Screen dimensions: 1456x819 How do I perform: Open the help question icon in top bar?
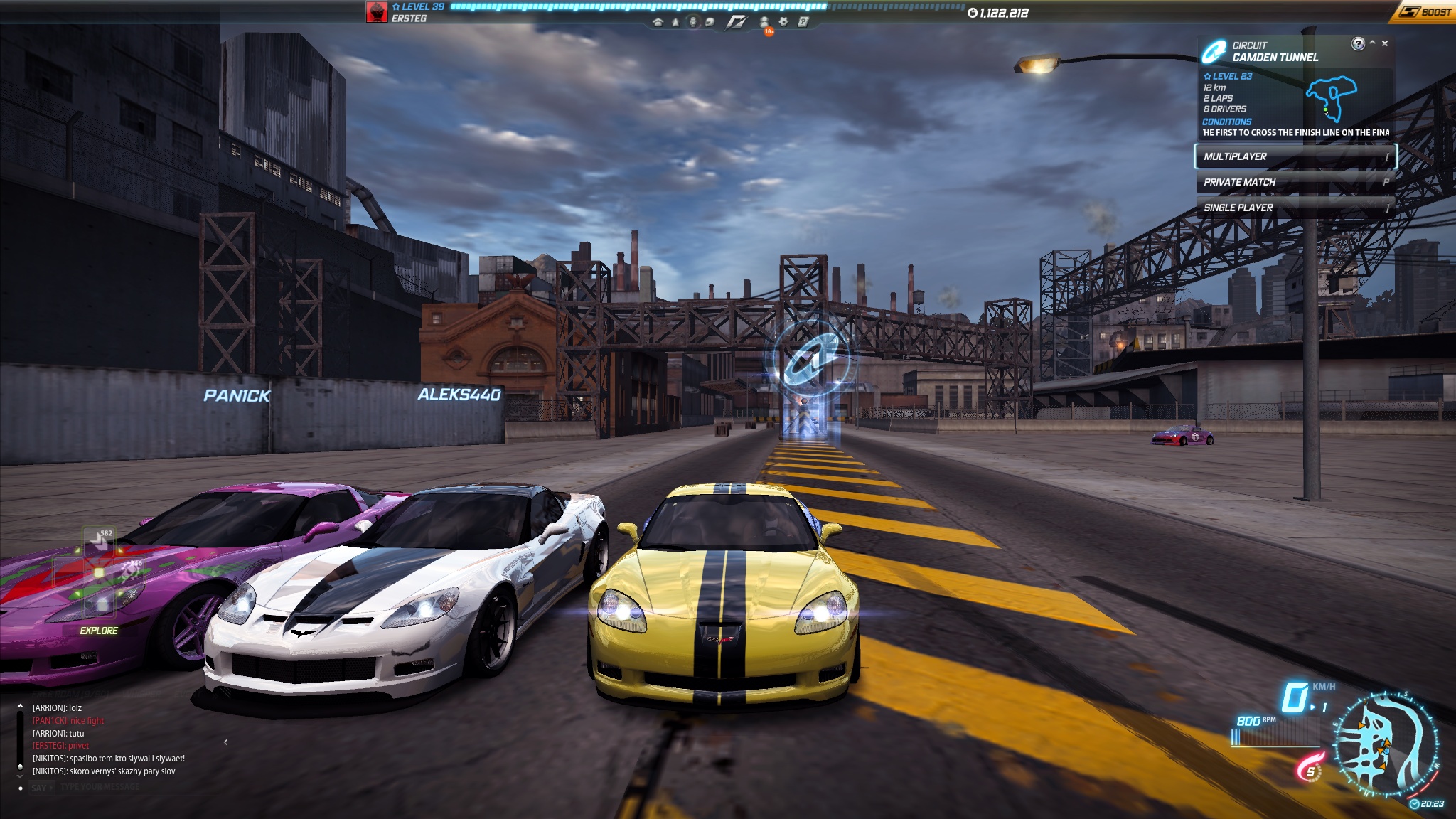click(803, 22)
